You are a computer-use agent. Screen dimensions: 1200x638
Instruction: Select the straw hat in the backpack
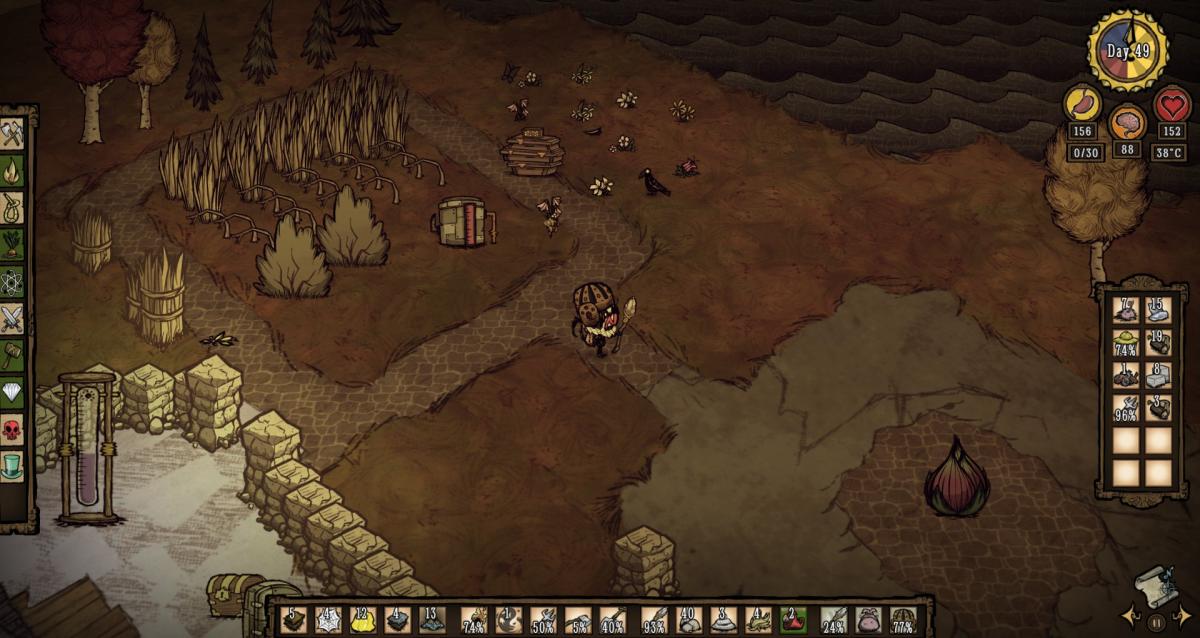[1127, 344]
